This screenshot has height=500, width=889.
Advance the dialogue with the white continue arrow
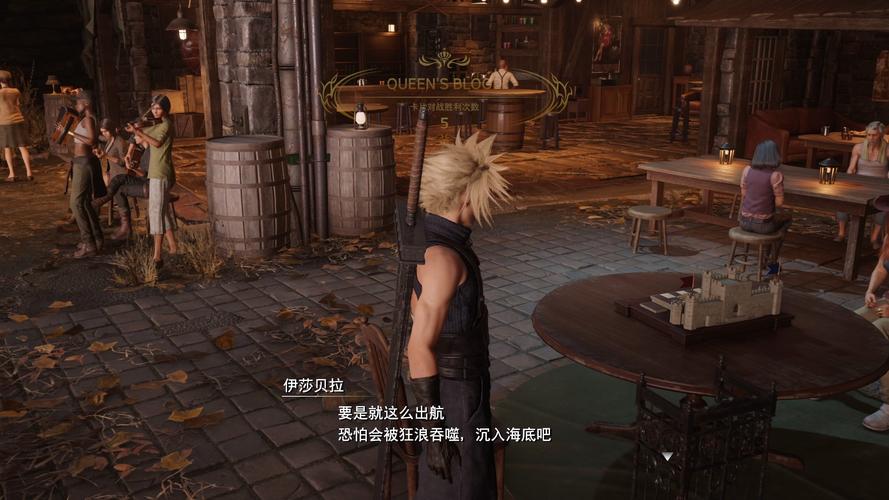[667, 456]
